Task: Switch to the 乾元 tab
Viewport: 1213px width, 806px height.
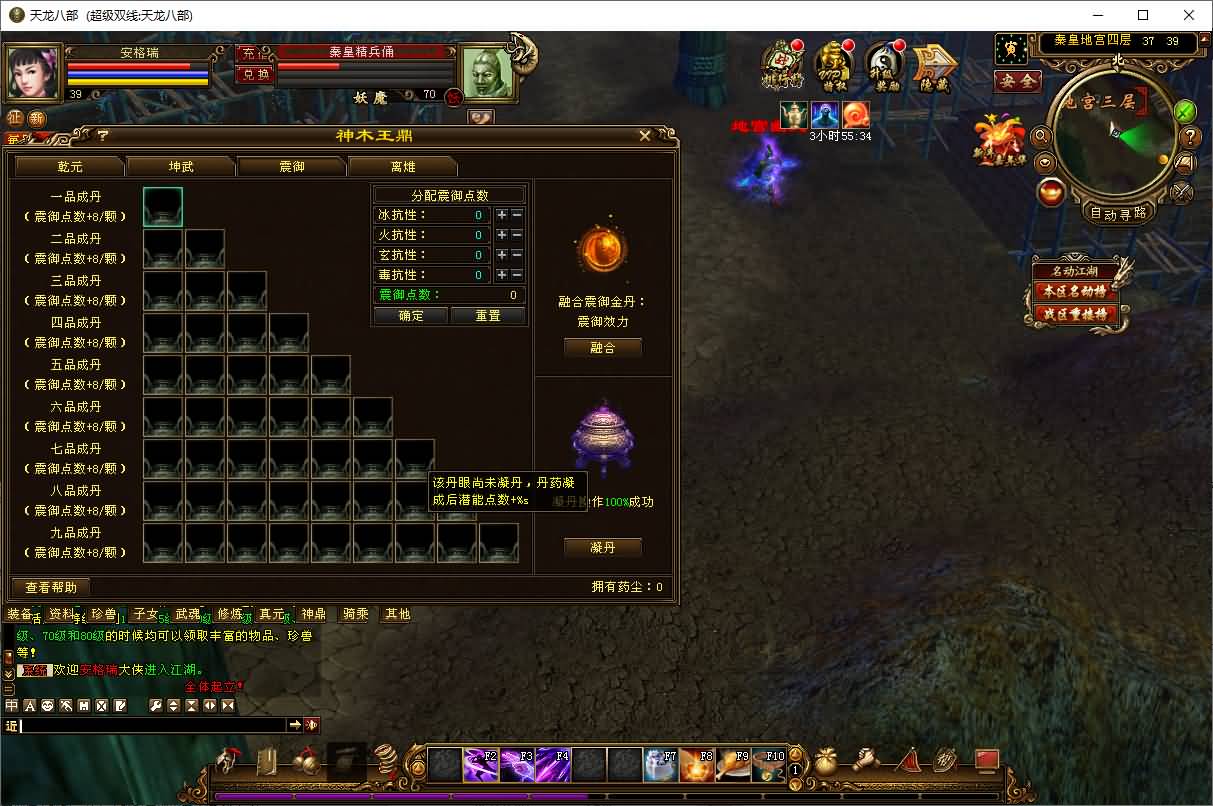Action: (70, 166)
